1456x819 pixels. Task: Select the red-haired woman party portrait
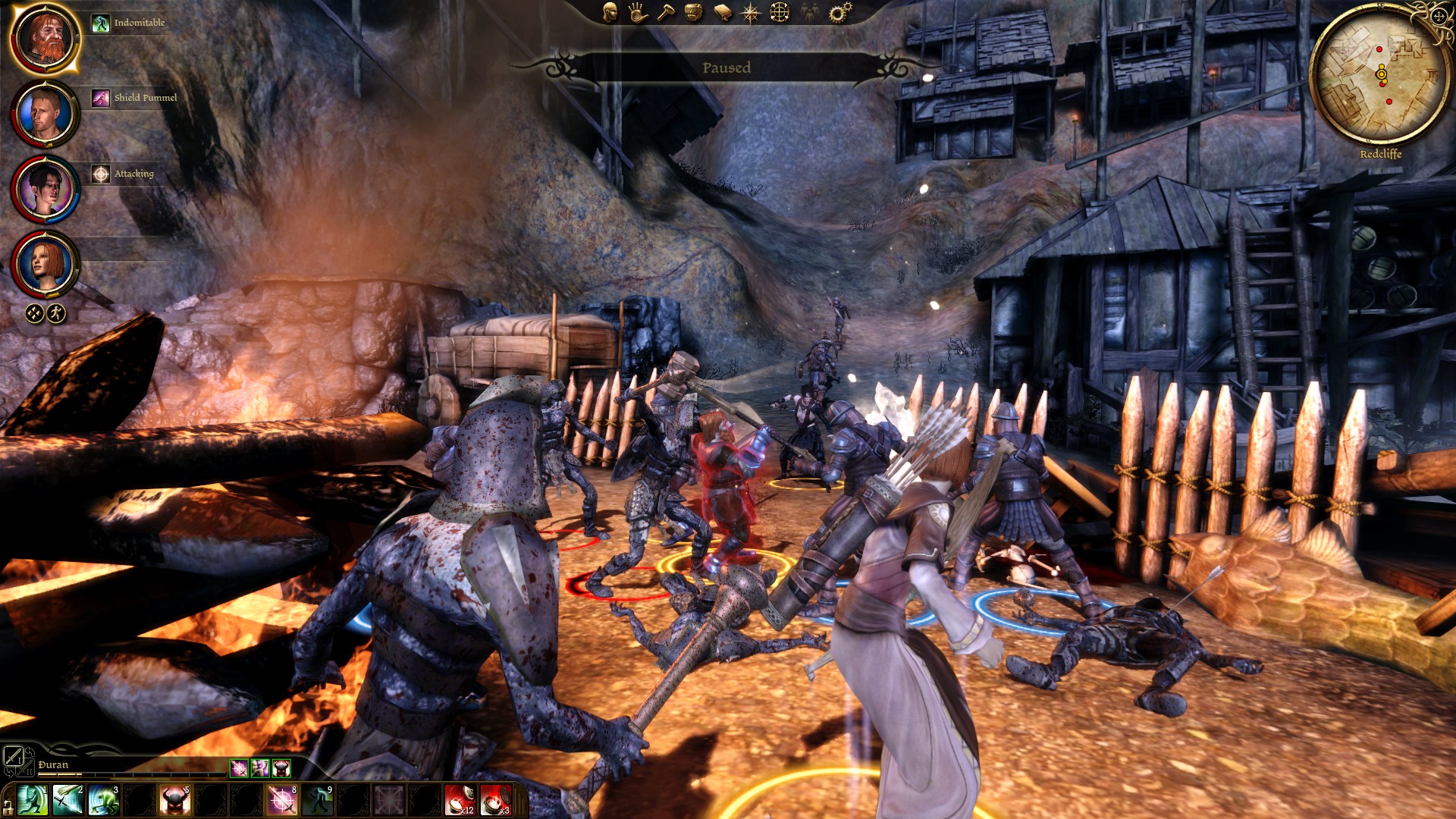click(x=45, y=265)
